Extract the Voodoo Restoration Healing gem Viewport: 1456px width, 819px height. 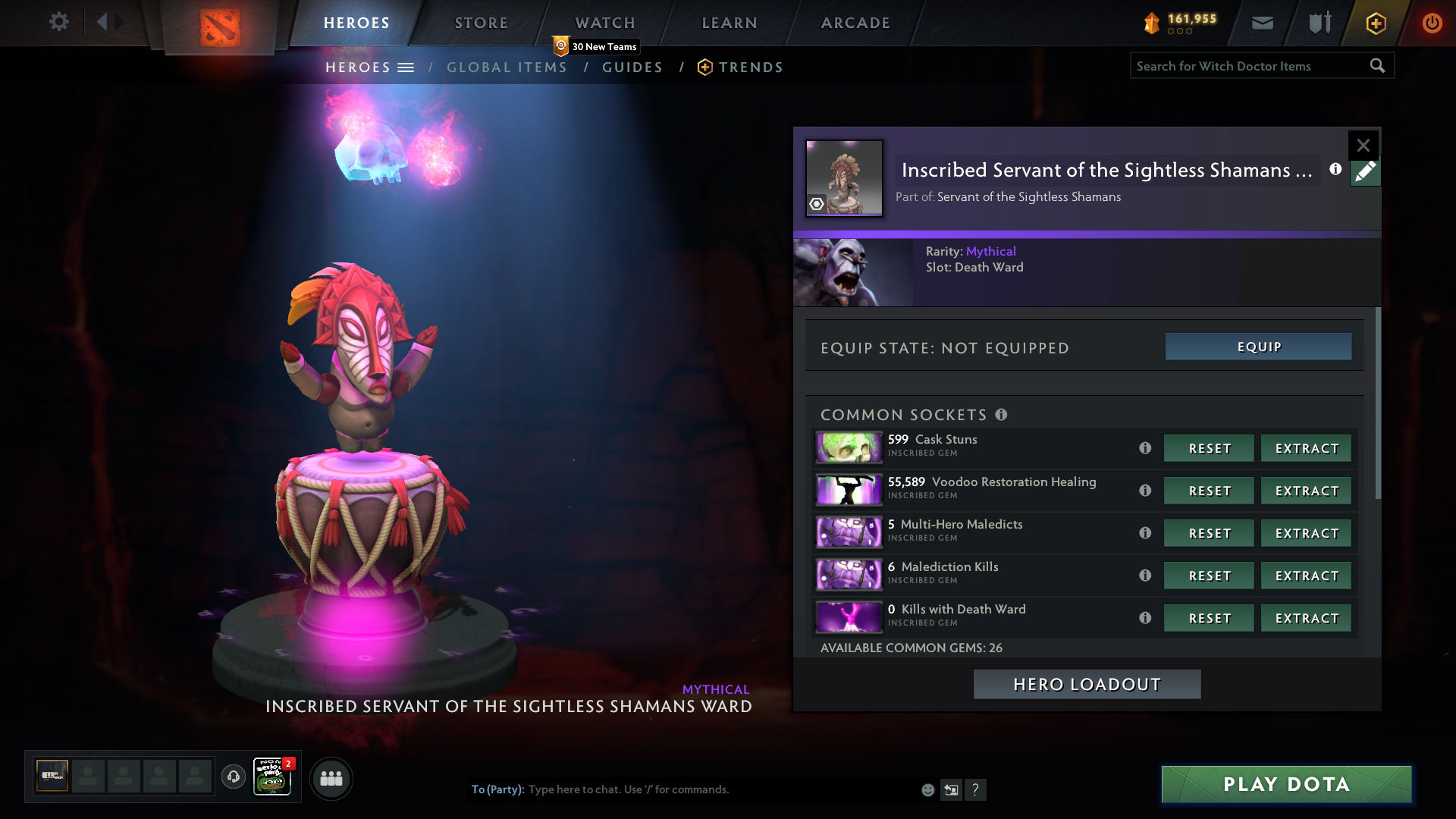point(1306,491)
